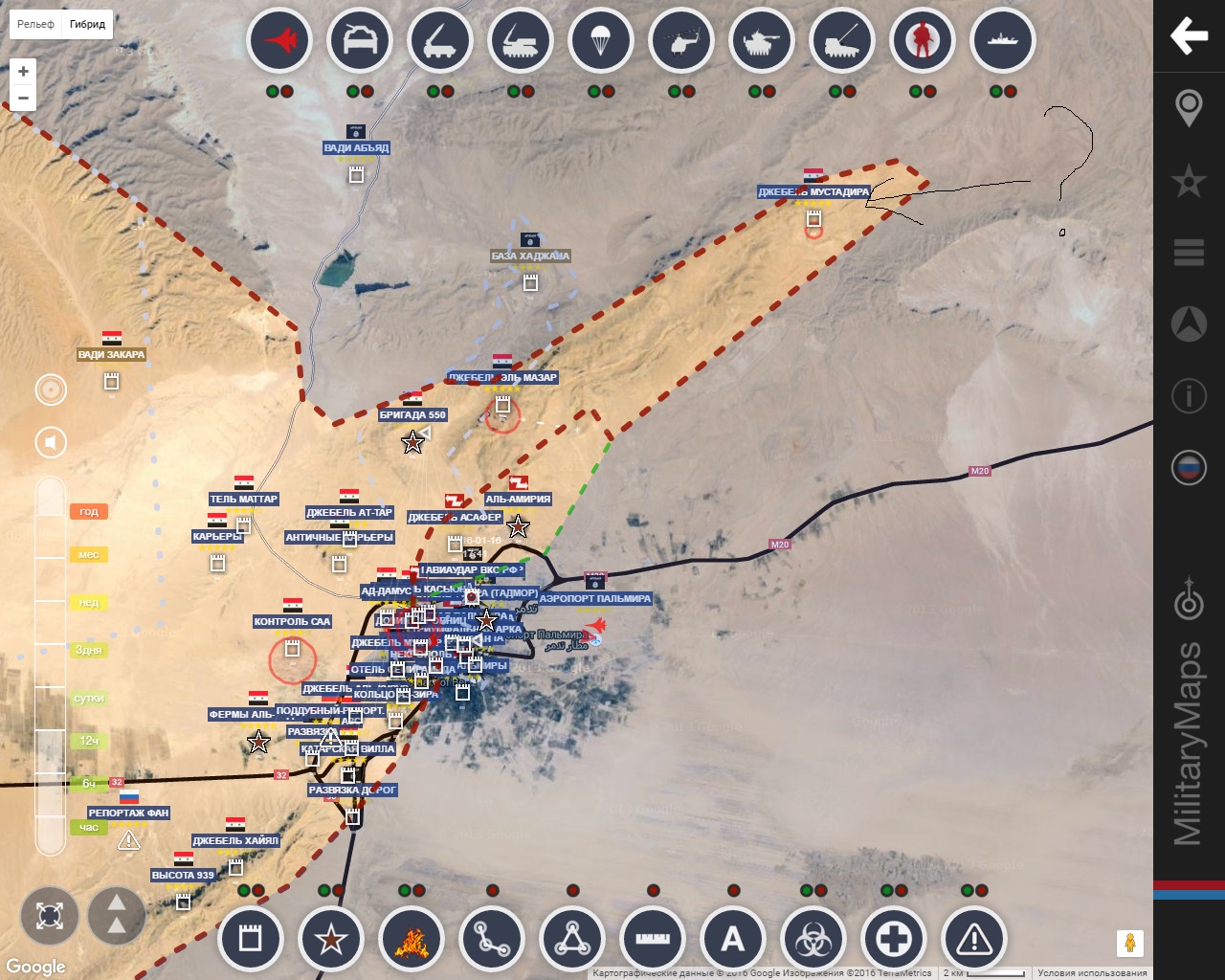Toggle the fire explosion events layer
Screen dimensions: 1225x980
(x=412, y=939)
